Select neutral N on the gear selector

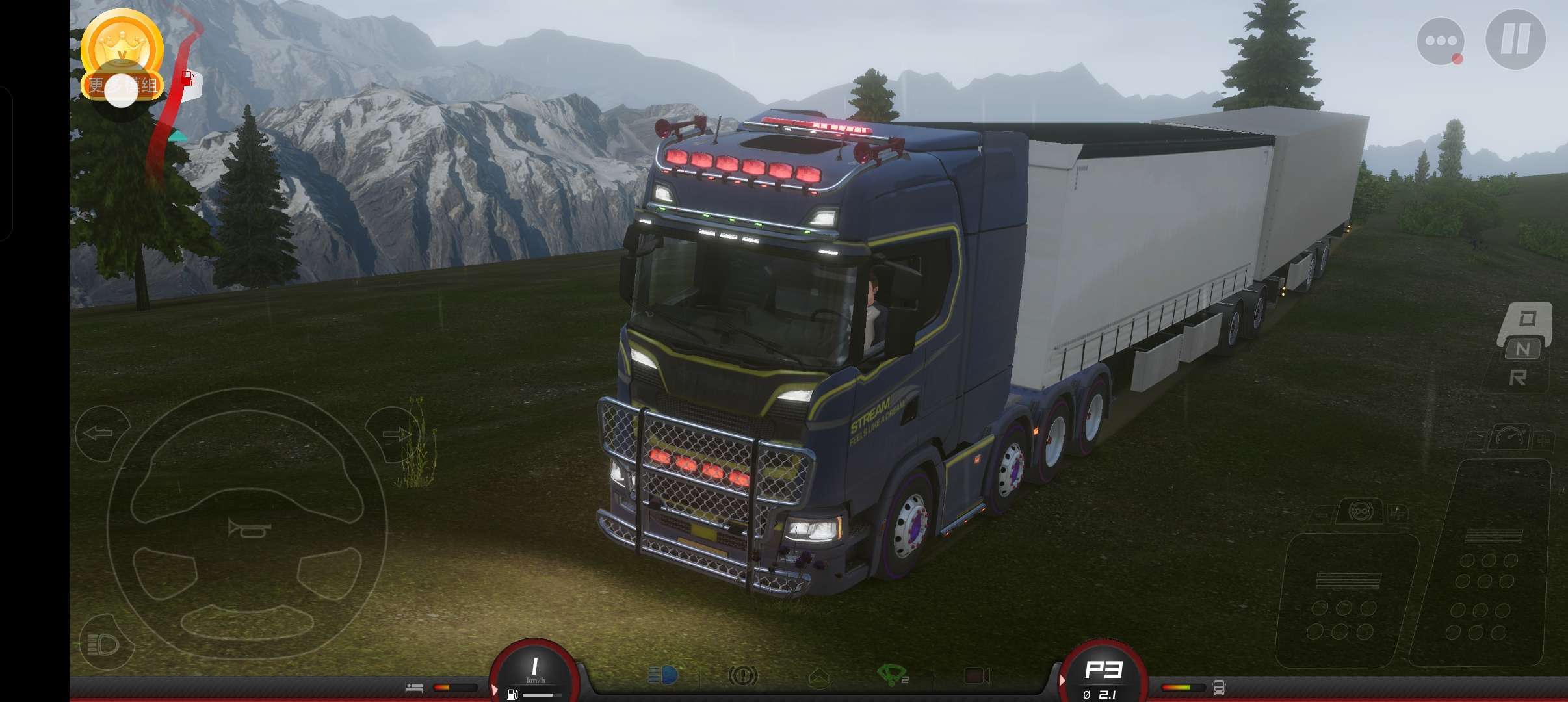point(1522,349)
